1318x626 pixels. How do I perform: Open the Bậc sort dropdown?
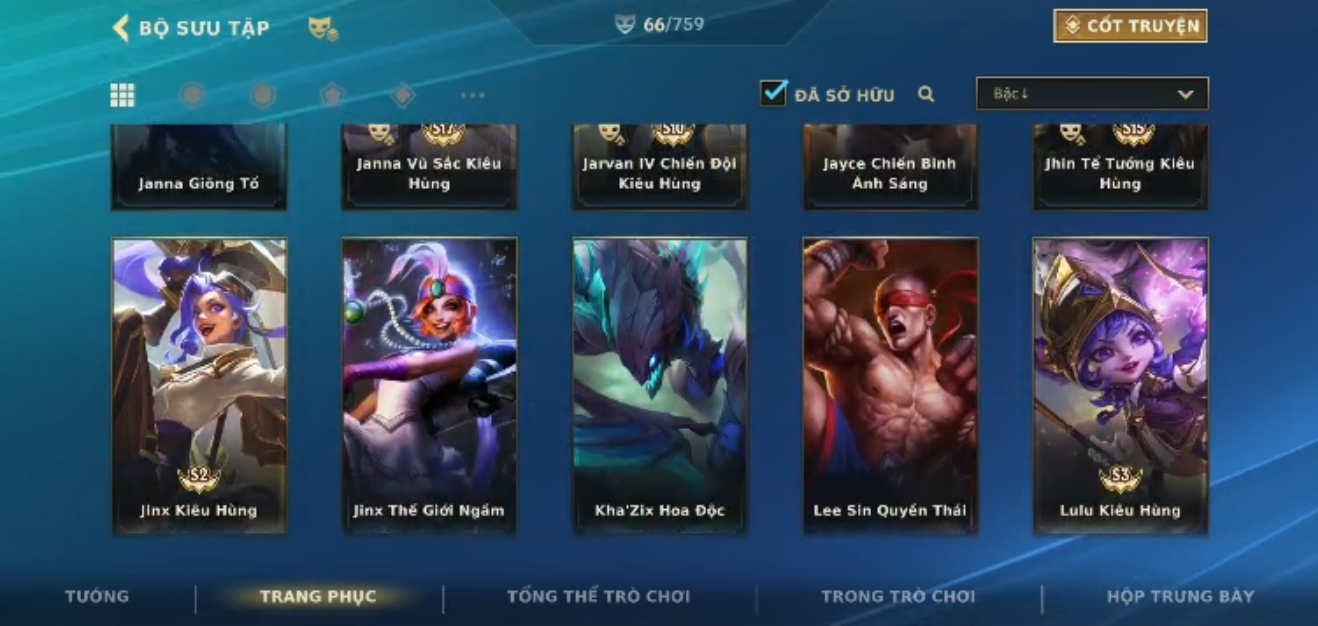coord(1092,94)
